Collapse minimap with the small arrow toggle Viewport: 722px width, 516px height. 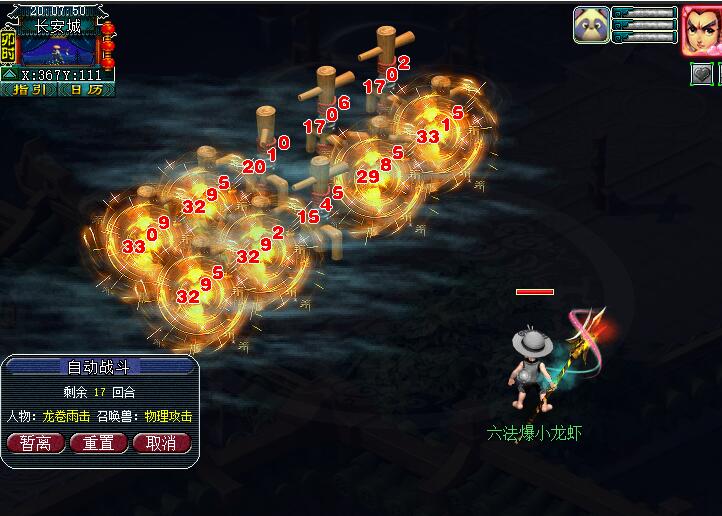8,74
